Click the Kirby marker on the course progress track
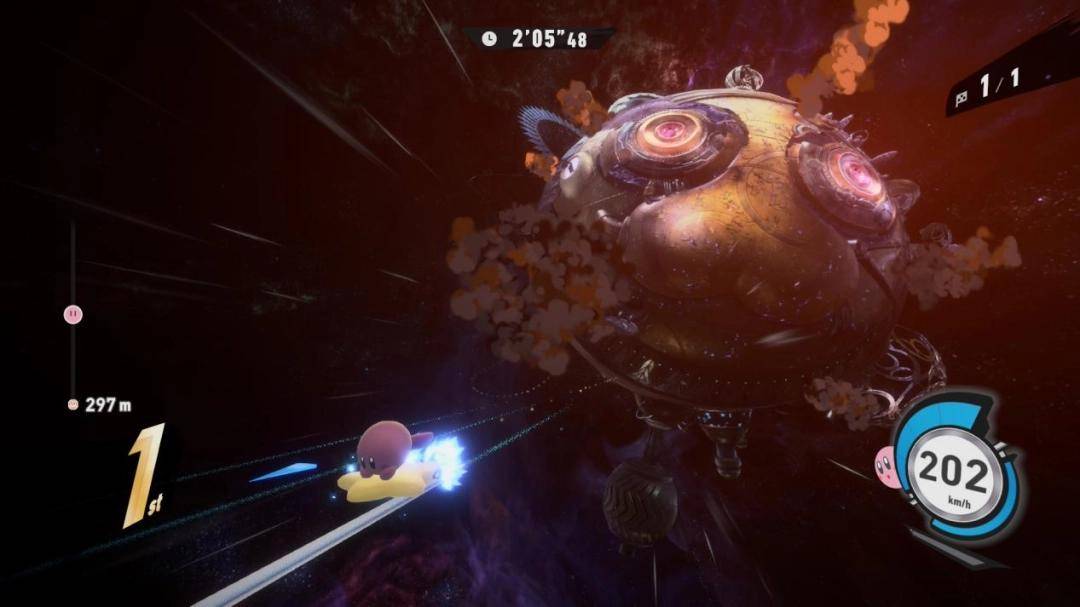 [73, 314]
